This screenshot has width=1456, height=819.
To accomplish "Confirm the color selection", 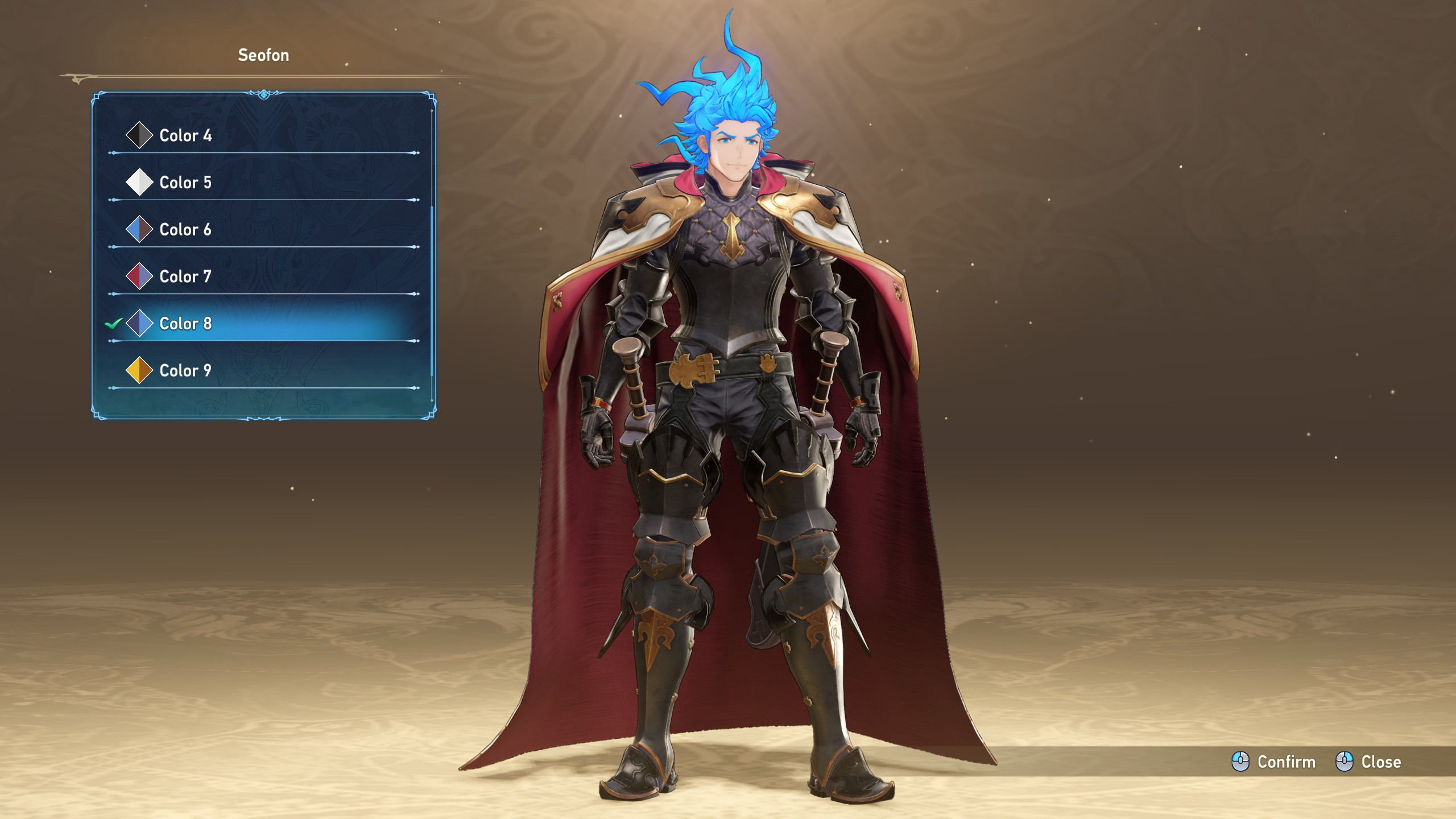I will click(1274, 762).
